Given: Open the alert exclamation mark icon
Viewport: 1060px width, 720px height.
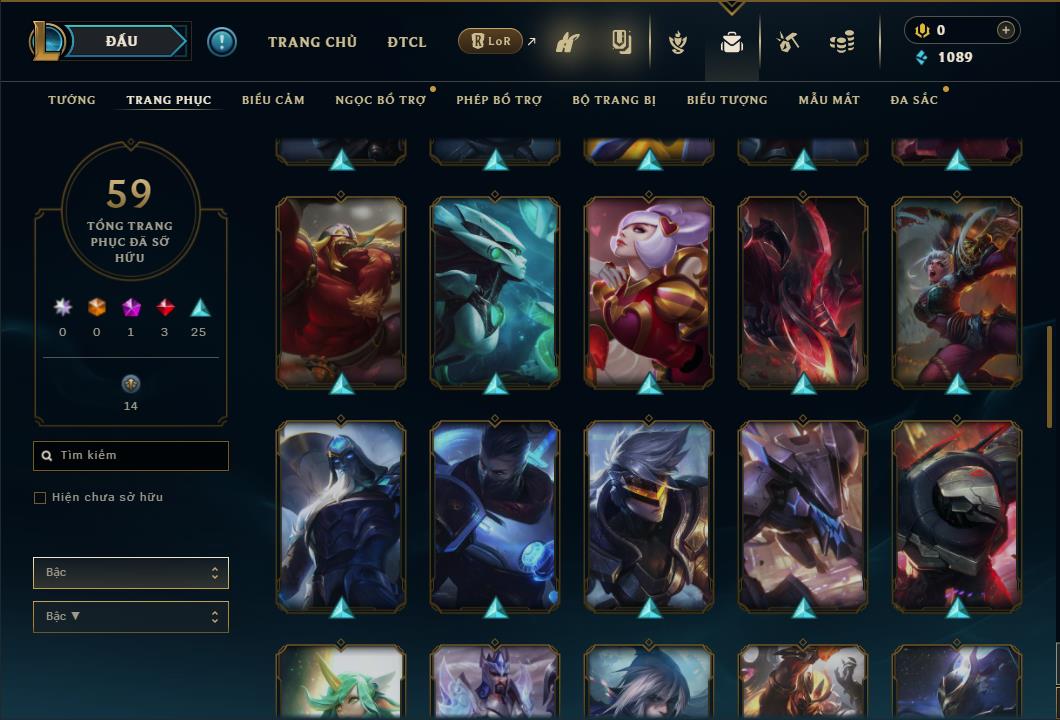Looking at the screenshot, I should (222, 42).
